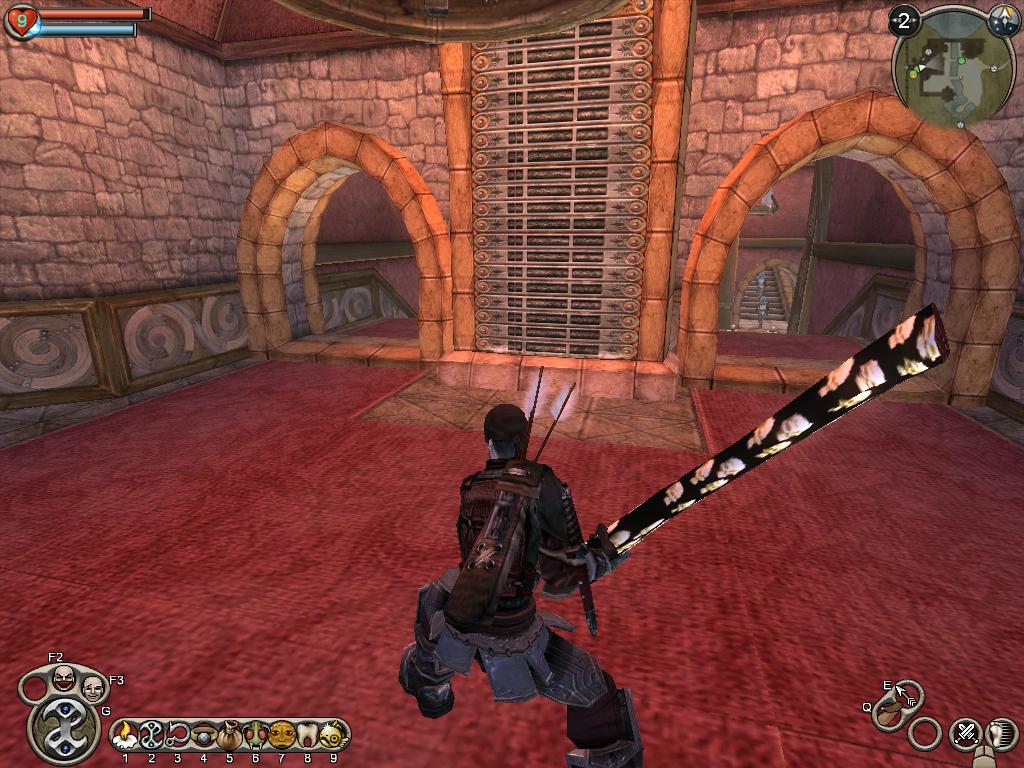The image size is (1024, 768).
Task: Toggle the footprint sneak icon
Action: [x=999, y=734]
